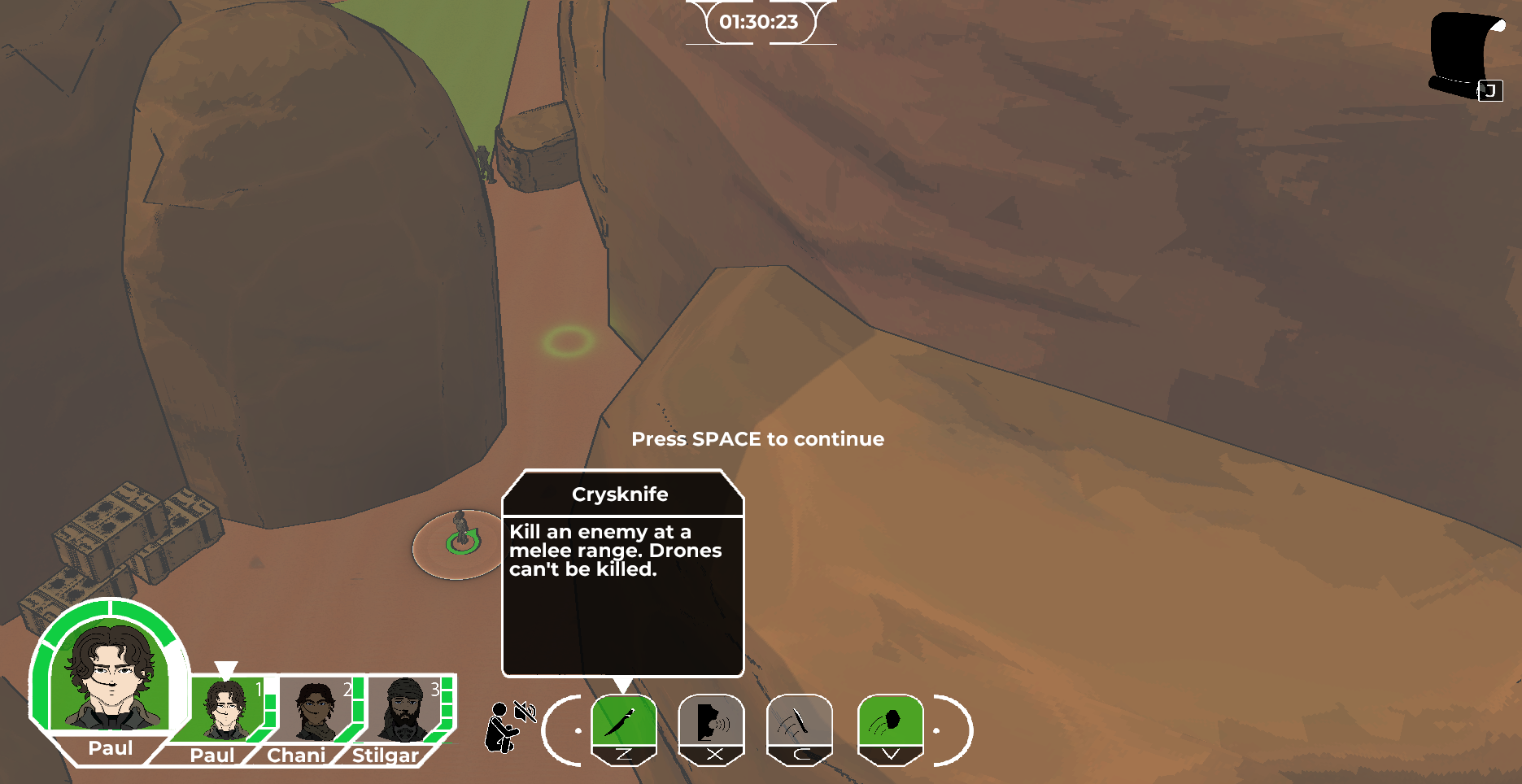
Task: Toggle the crouch stealth icon
Action: (x=503, y=728)
